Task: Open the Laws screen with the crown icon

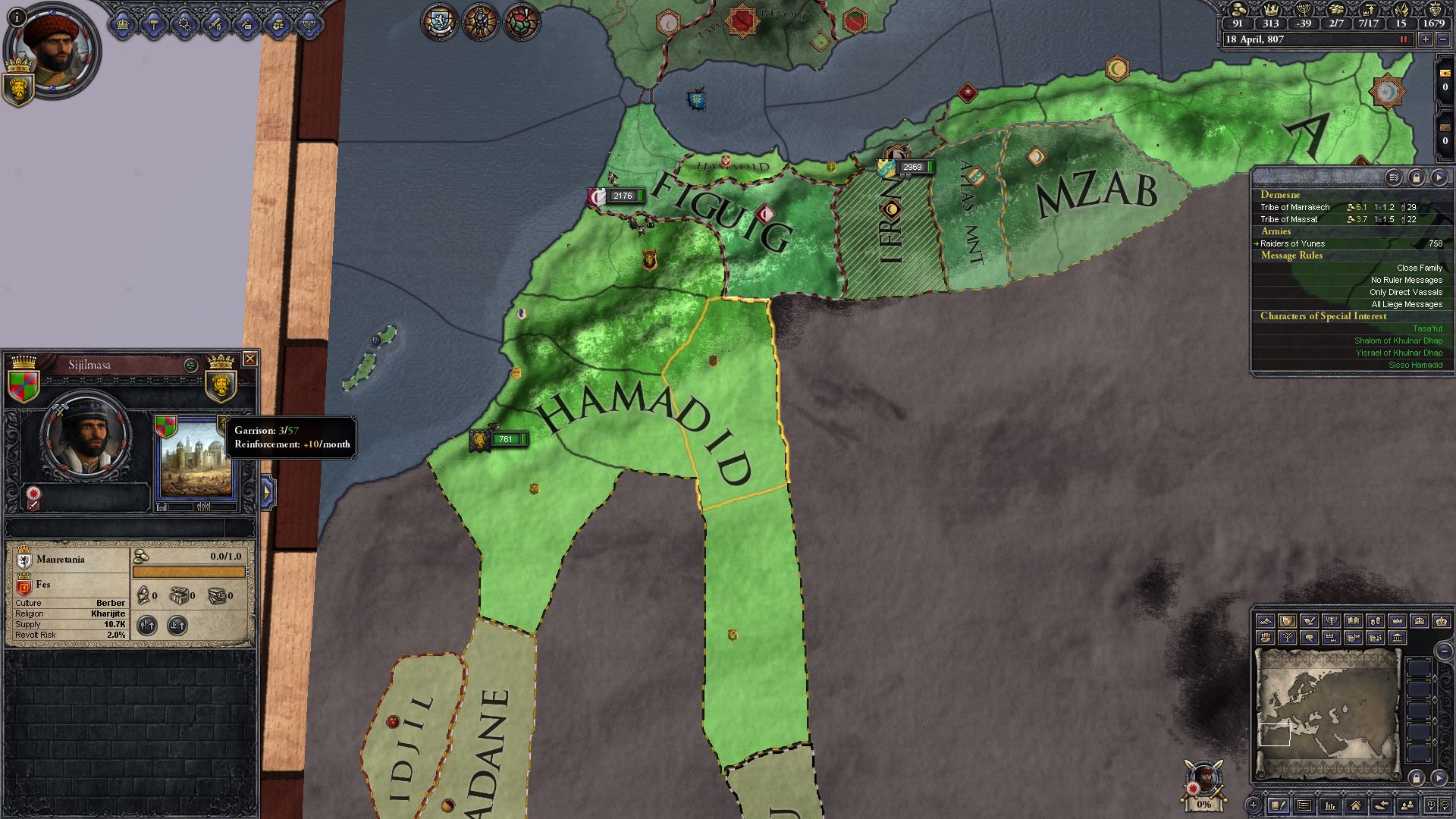Action: coord(122,25)
